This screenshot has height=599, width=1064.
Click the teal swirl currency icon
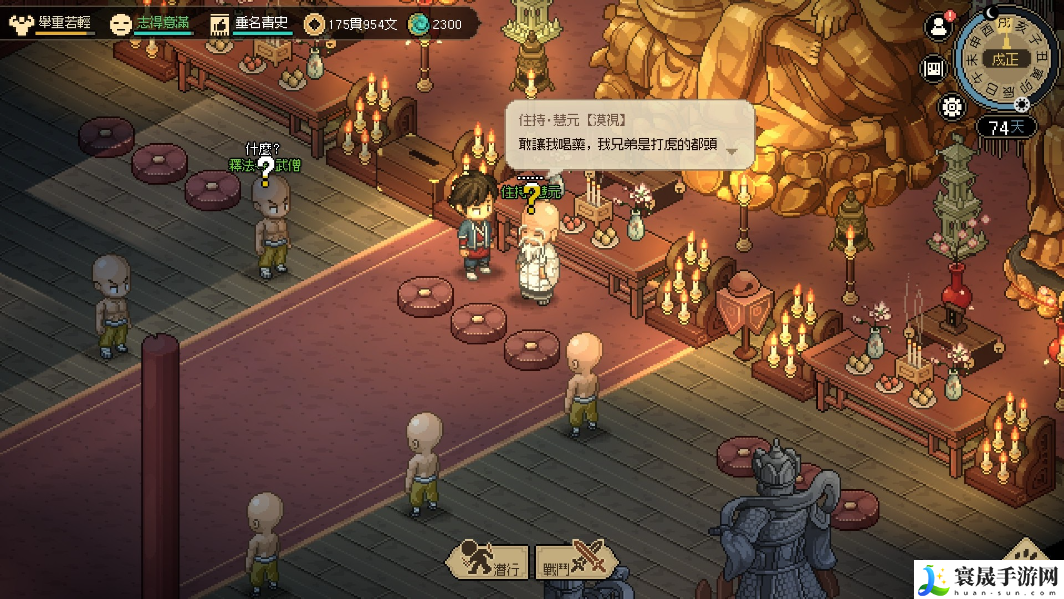coord(417,23)
